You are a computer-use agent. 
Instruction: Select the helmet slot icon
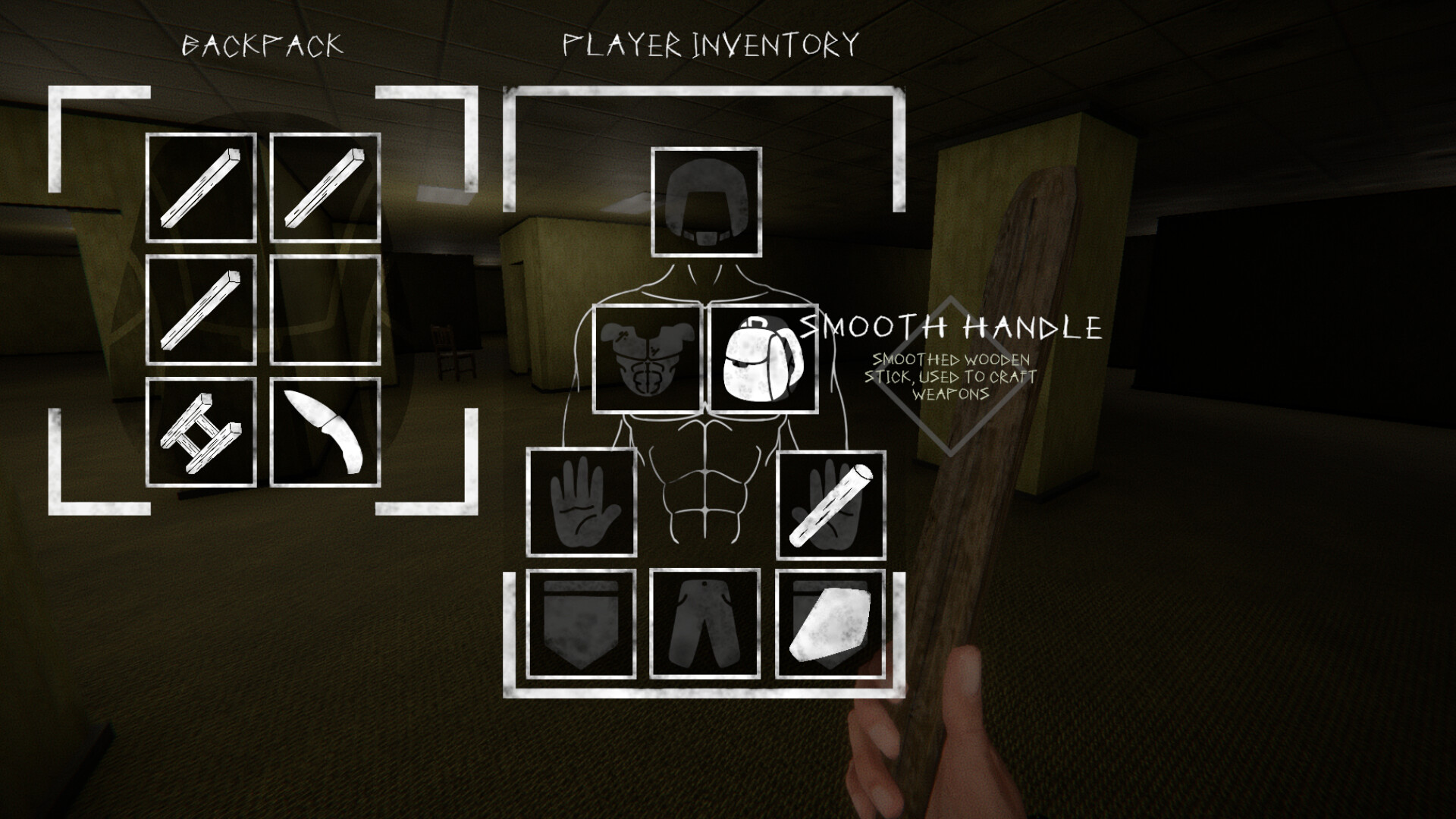coord(707,201)
